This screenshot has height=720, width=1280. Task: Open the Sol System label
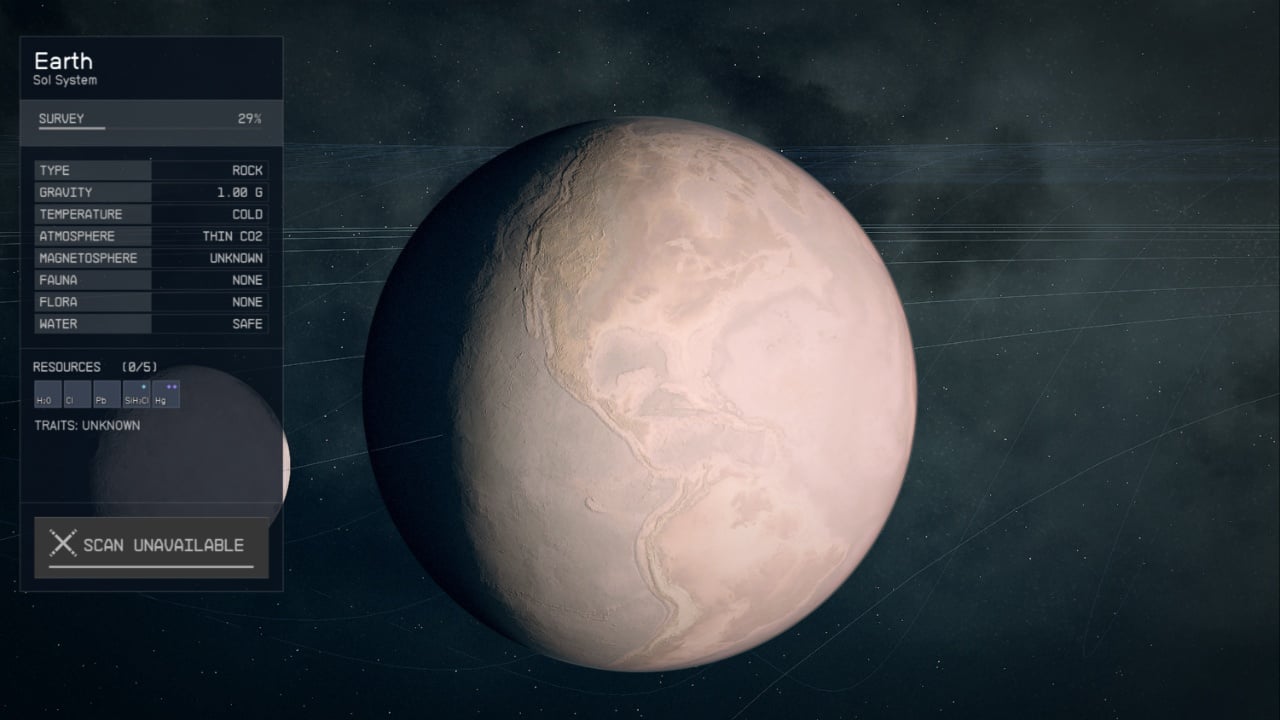pyautogui.click(x=63, y=80)
